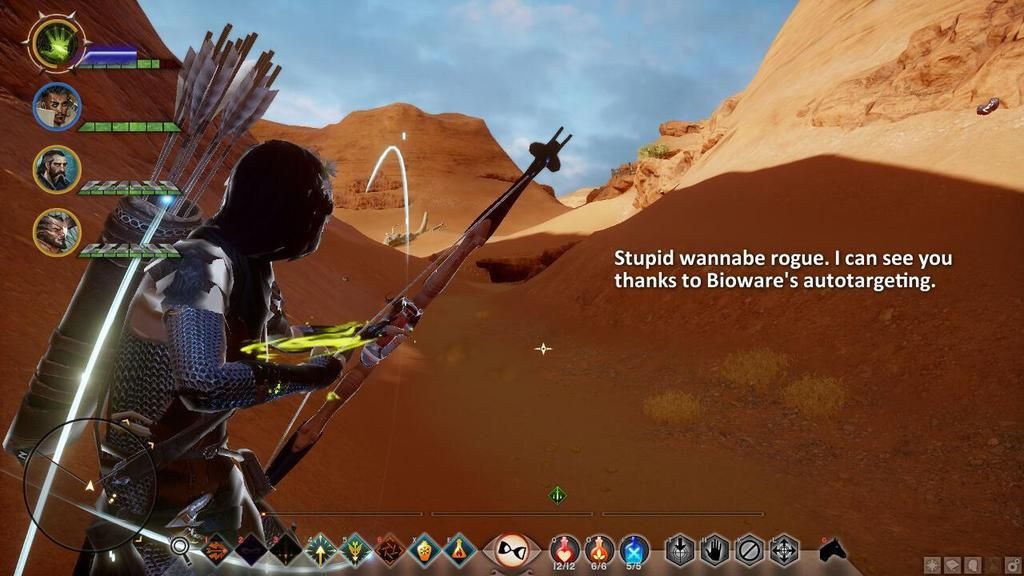This screenshot has height=576, width=1024.
Task: Use the blue potion showing 5/5
Action: point(634,549)
